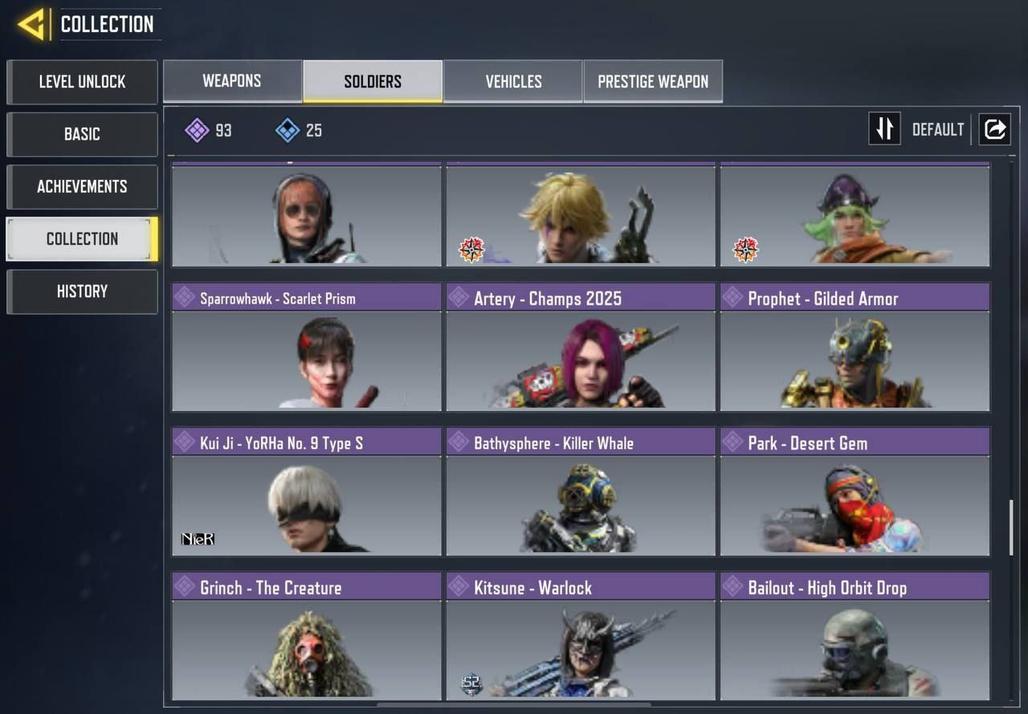Switch to the Weapons tab
This screenshot has width=1028, height=714.
click(x=232, y=81)
